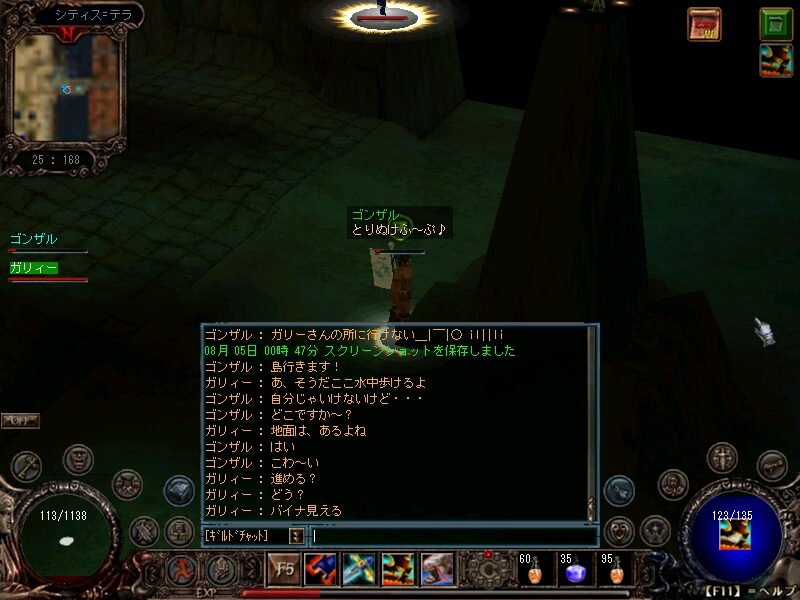The width and height of the screenshot is (800, 600).
Task: Use the potion with 95 remaining
Action: [x=612, y=572]
